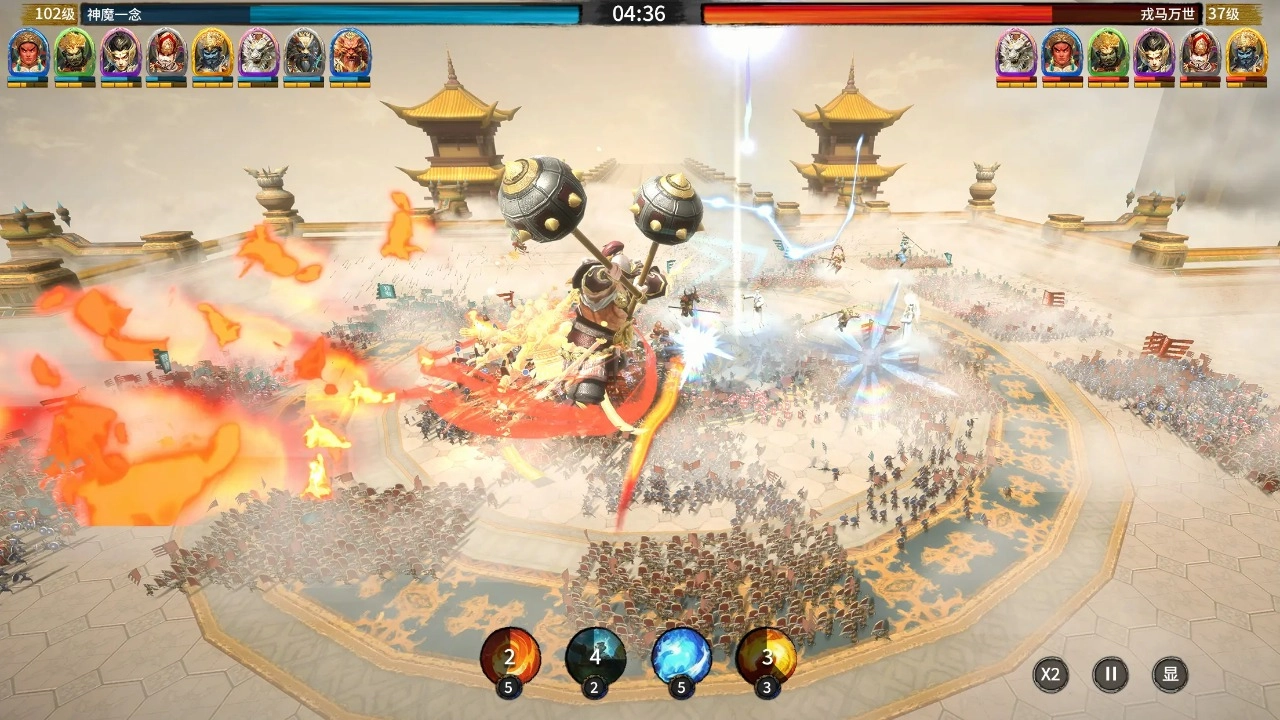
Task: View 戎马万世's blue-faced hero in gold frame
Action: pos(1246,52)
